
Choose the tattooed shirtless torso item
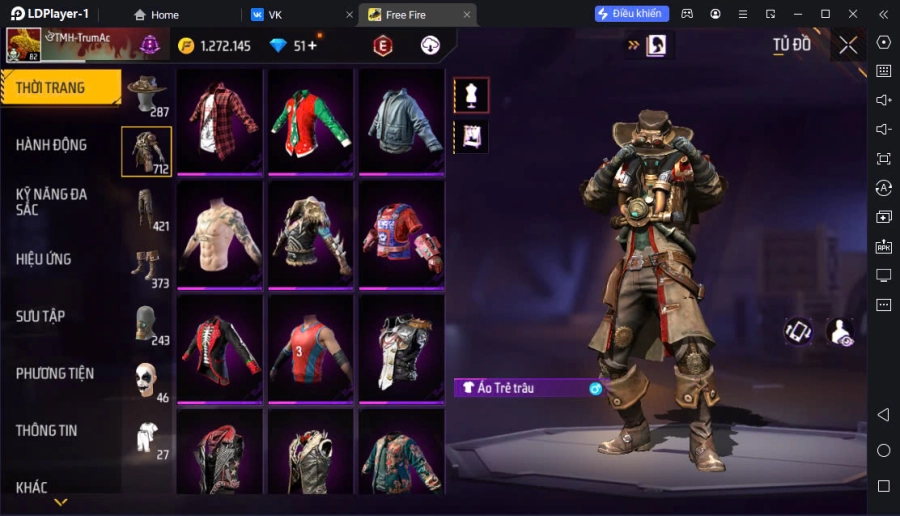(220, 234)
